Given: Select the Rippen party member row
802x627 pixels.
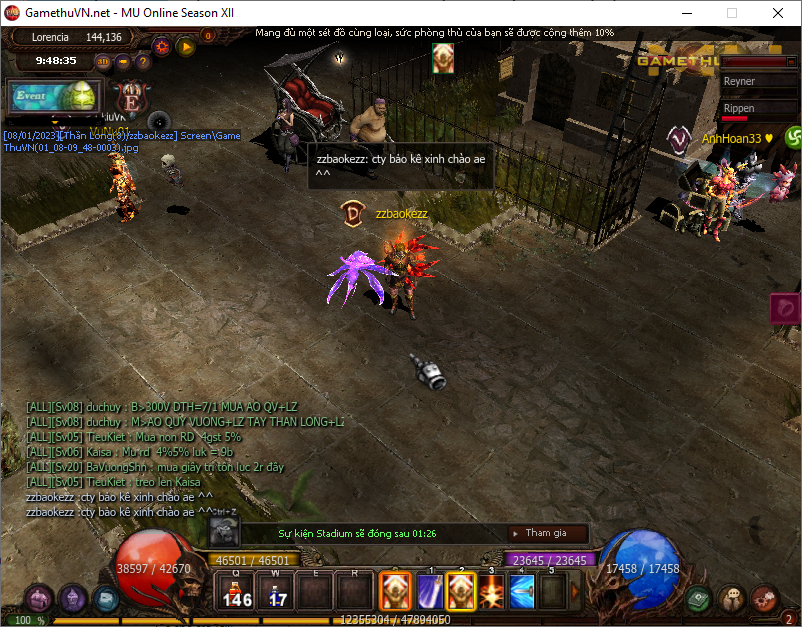Looking at the screenshot, I should pos(754,108).
